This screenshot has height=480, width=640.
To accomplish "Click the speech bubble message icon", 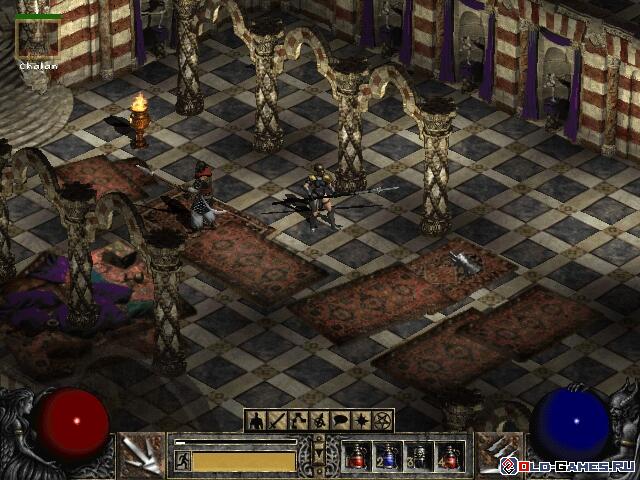I will (341, 421).
